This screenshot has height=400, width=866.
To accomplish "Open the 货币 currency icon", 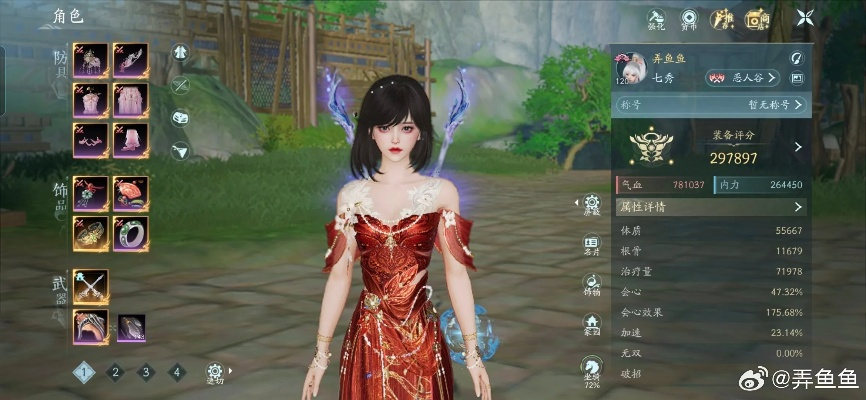I will point(689,18).
